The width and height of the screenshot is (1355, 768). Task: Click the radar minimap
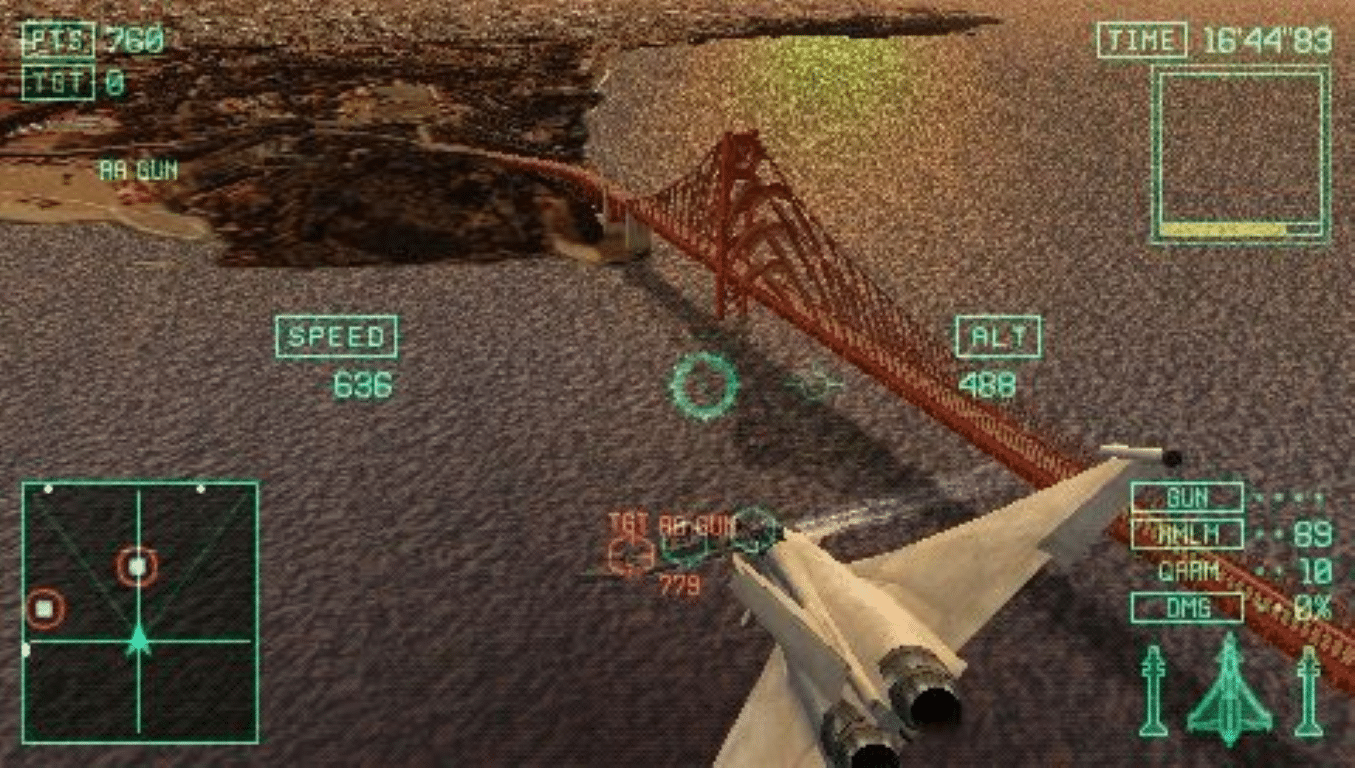click(x=140, y=612)
